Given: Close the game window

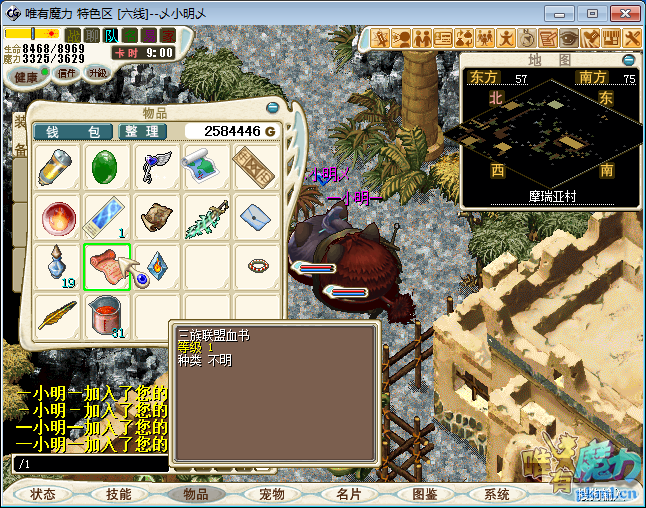Looking at the screenshot, I should click(x=621, y=13).
